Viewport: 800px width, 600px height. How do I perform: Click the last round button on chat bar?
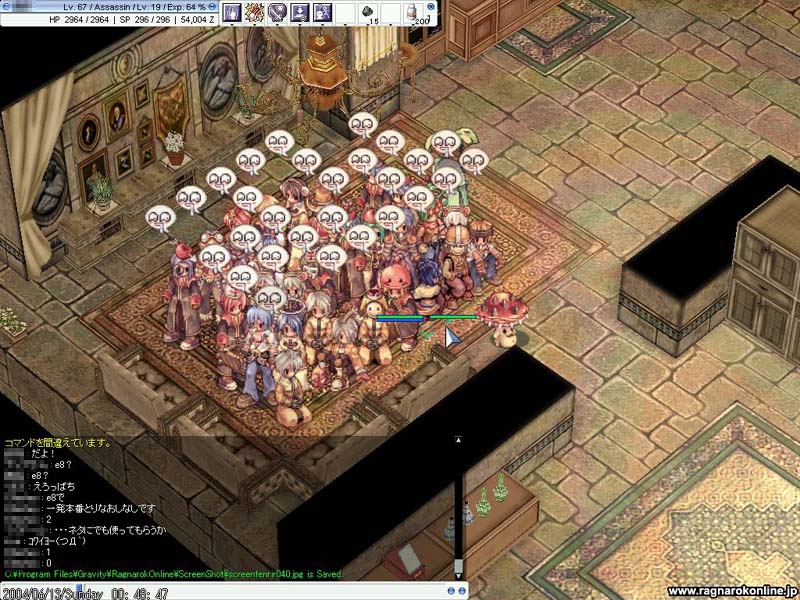pos(463,591)
